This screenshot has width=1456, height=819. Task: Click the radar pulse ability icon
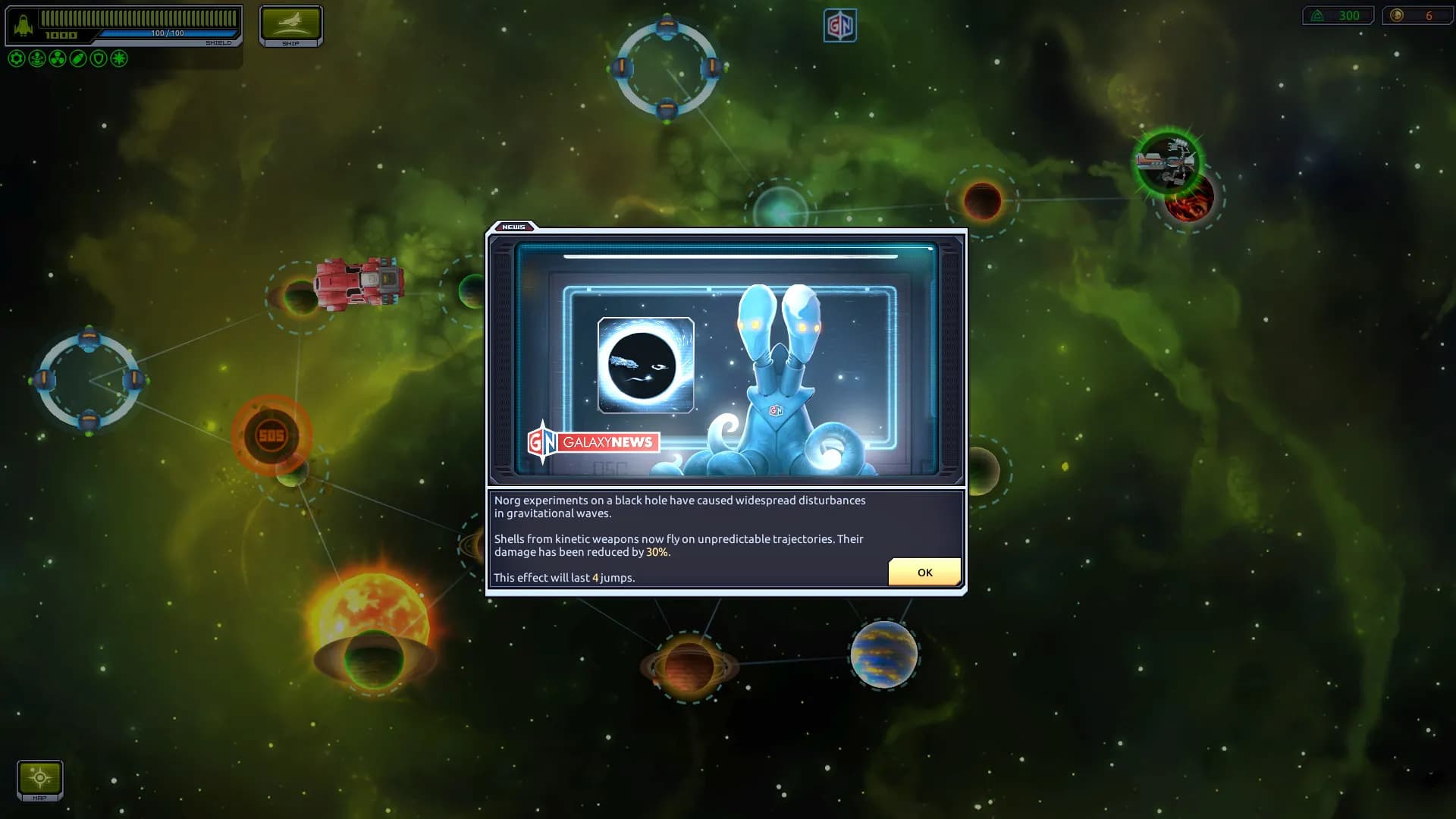point(36,58)
